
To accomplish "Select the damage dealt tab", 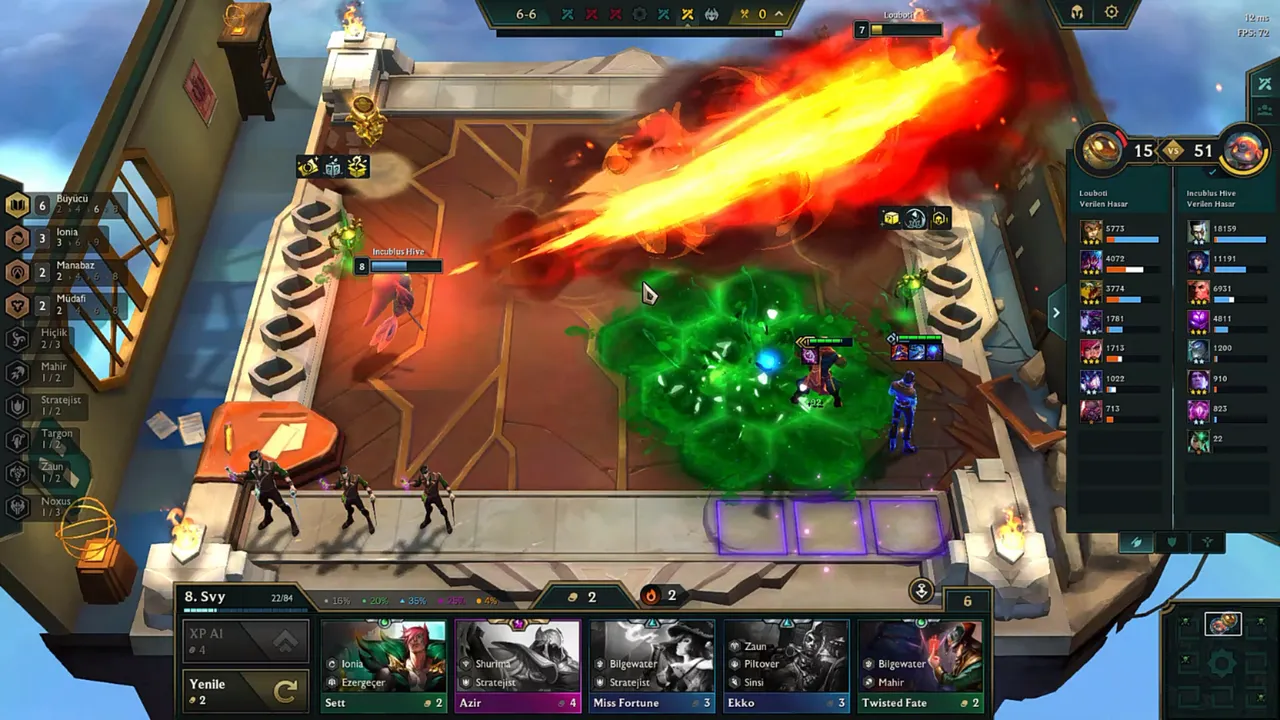I will (x=1135, y=542).
